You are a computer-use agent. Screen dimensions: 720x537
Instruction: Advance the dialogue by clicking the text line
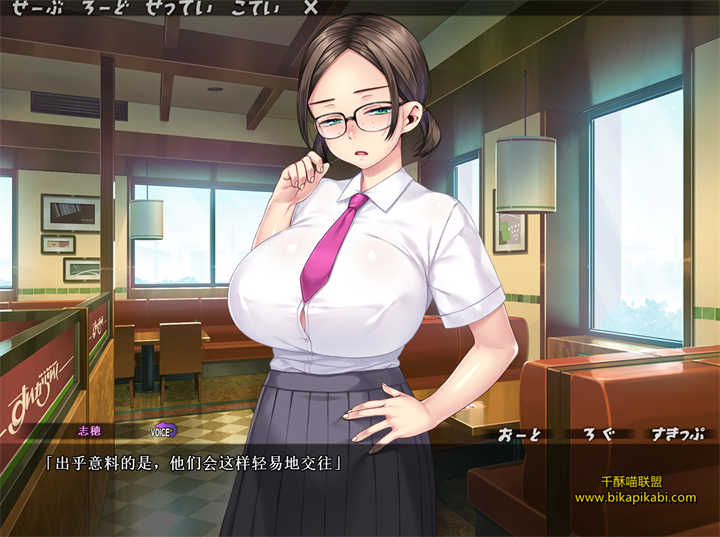(194, 462)
